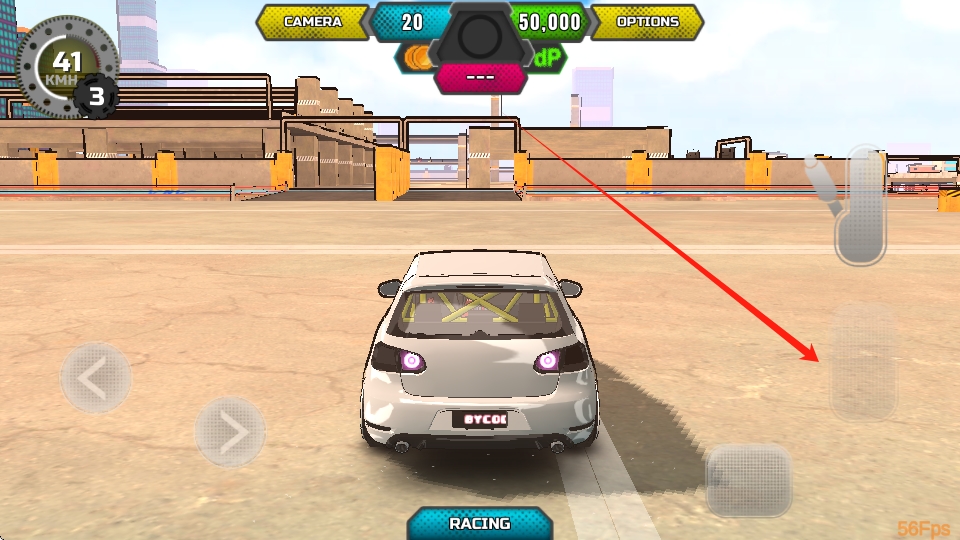Steer left with the left arrow
Image resolution: width=960 pixels, height=540 pixels.
point(96,378)
